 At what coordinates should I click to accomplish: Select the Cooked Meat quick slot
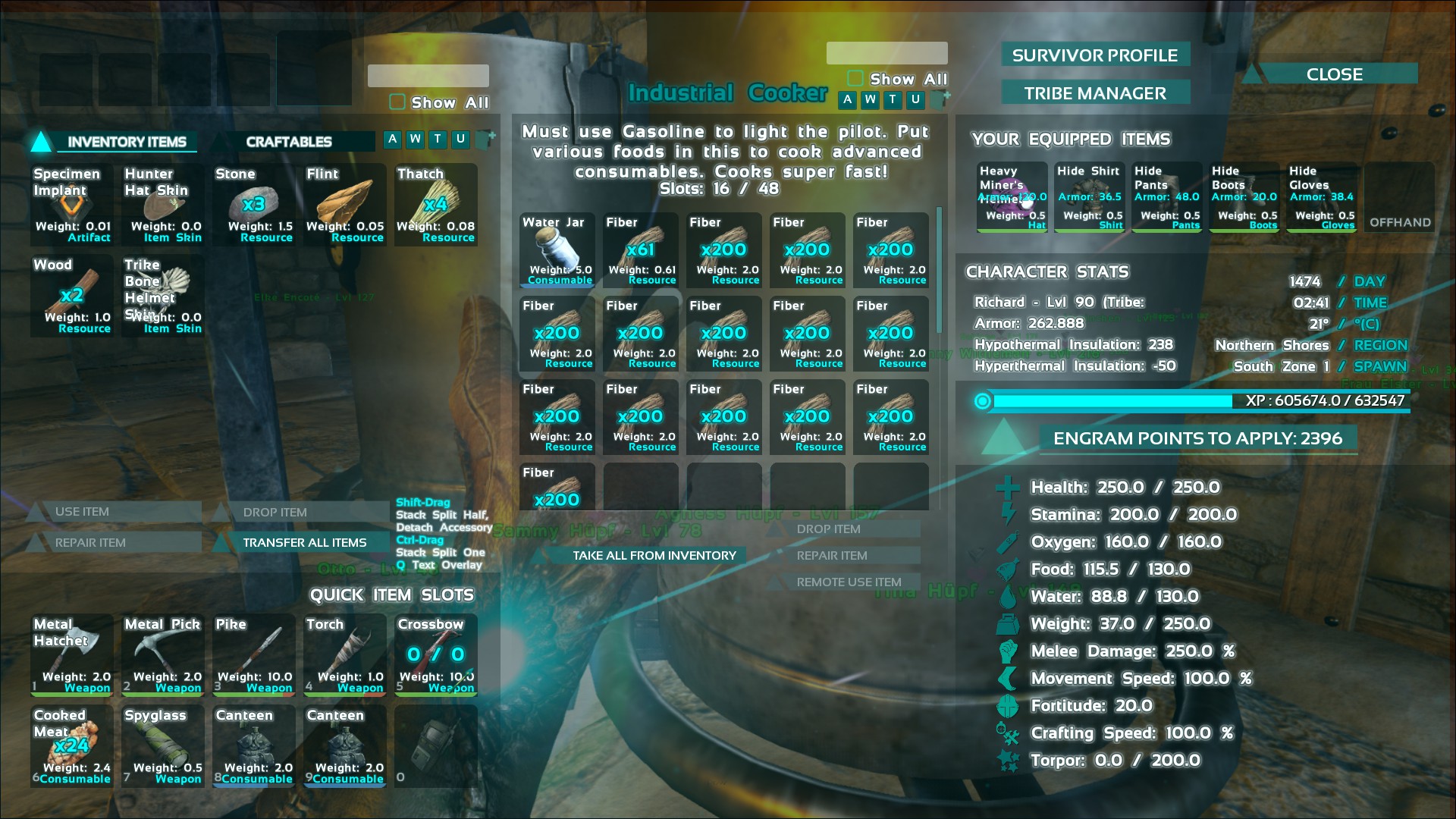(x=72, y=746)
